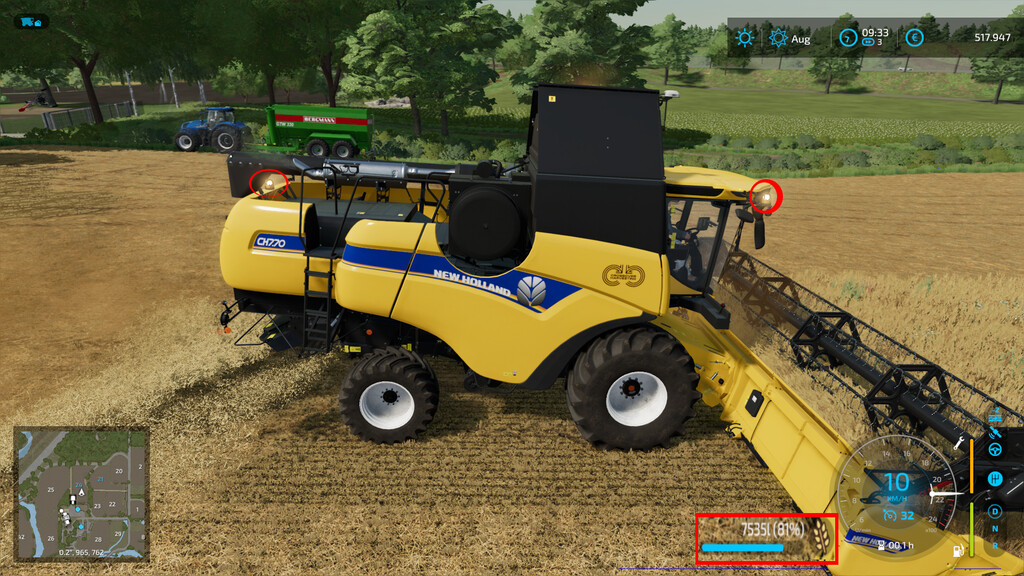Open the Euro money balance icon
This screenshot has width=1024, height=576.
coord(914,38)
